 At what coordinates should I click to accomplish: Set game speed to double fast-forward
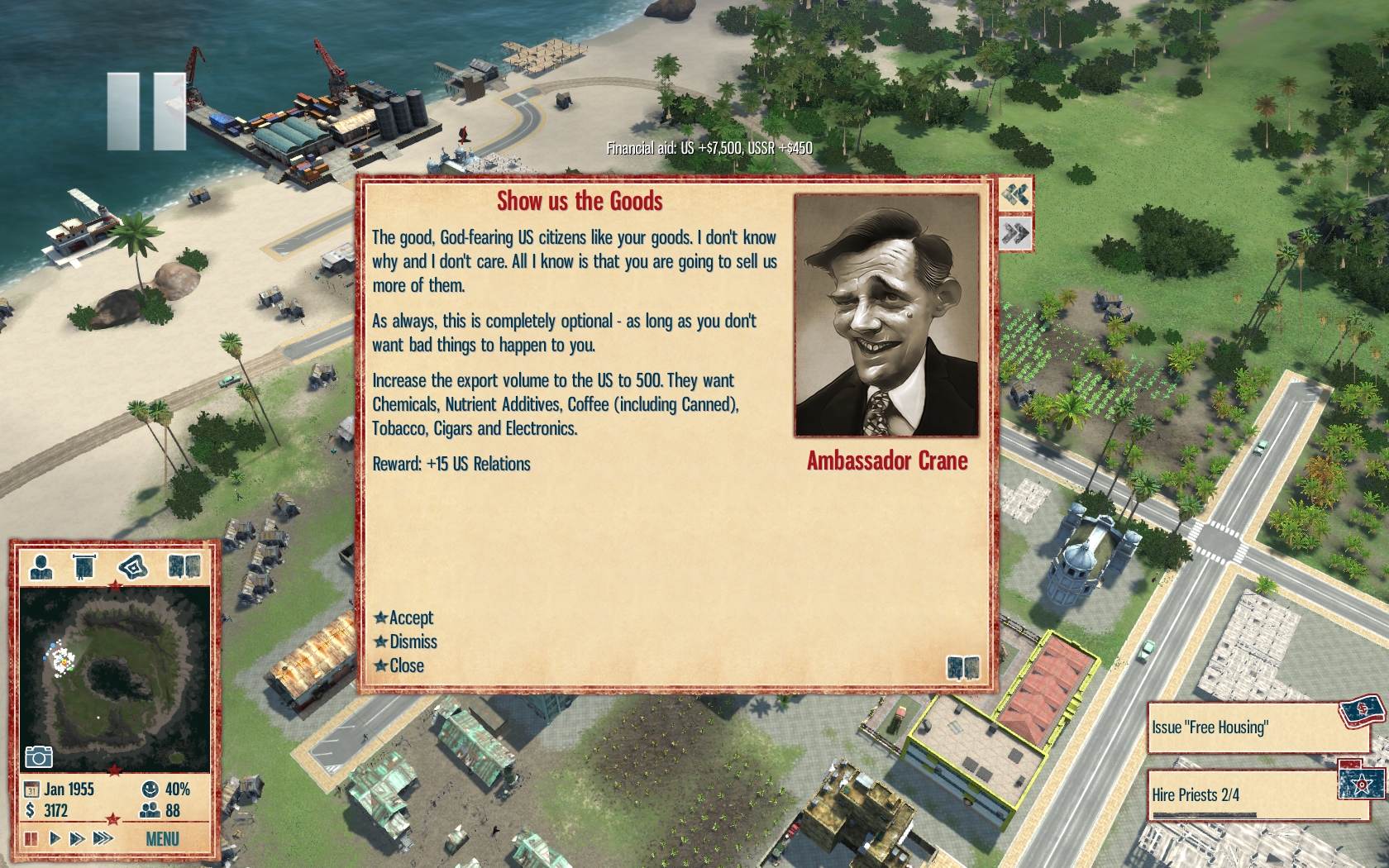click(x=77, y=838)
